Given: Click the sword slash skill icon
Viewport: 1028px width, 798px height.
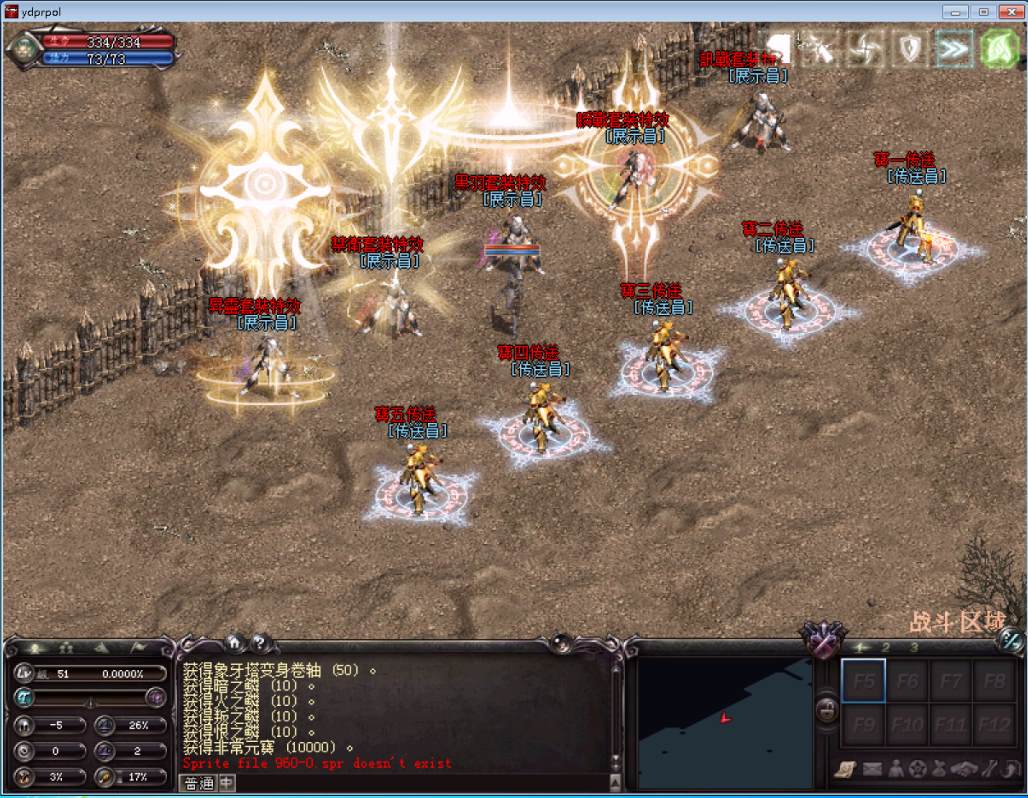Looking at the screenshot, I should click(822, 48).
